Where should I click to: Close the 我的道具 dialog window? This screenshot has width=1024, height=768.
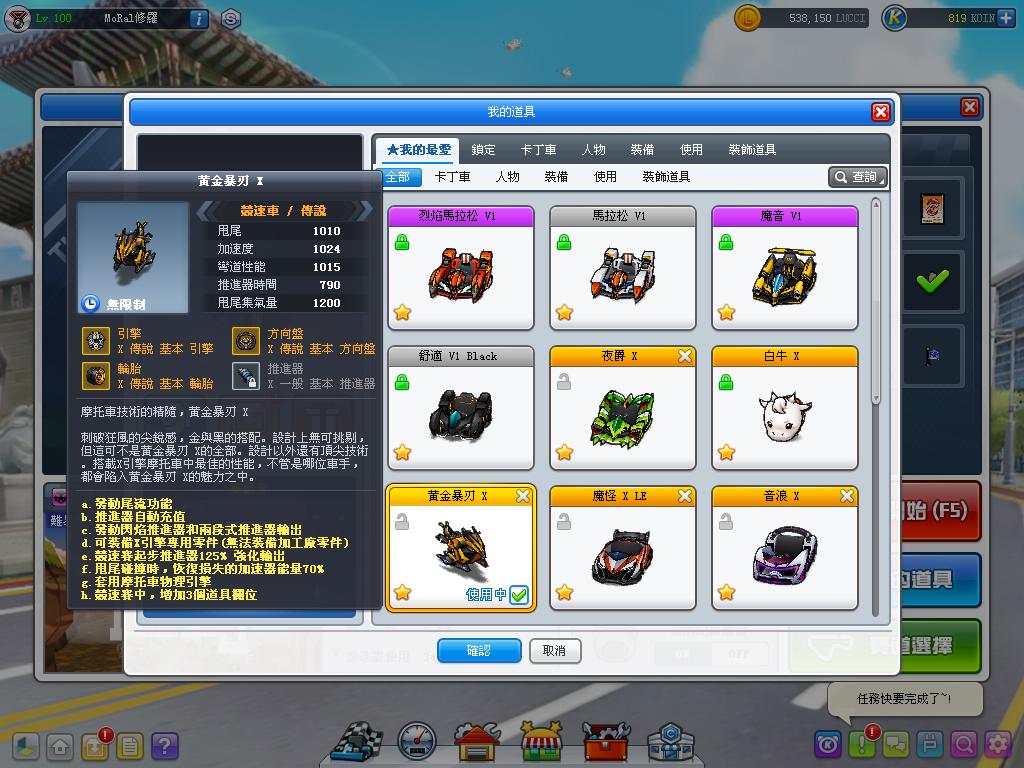pos(880,112)
